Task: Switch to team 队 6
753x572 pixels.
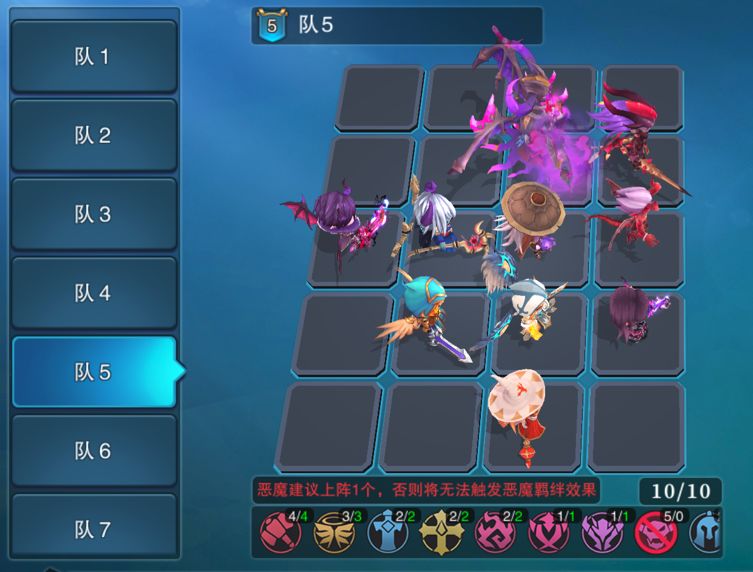Action: [x=93, y=451]
